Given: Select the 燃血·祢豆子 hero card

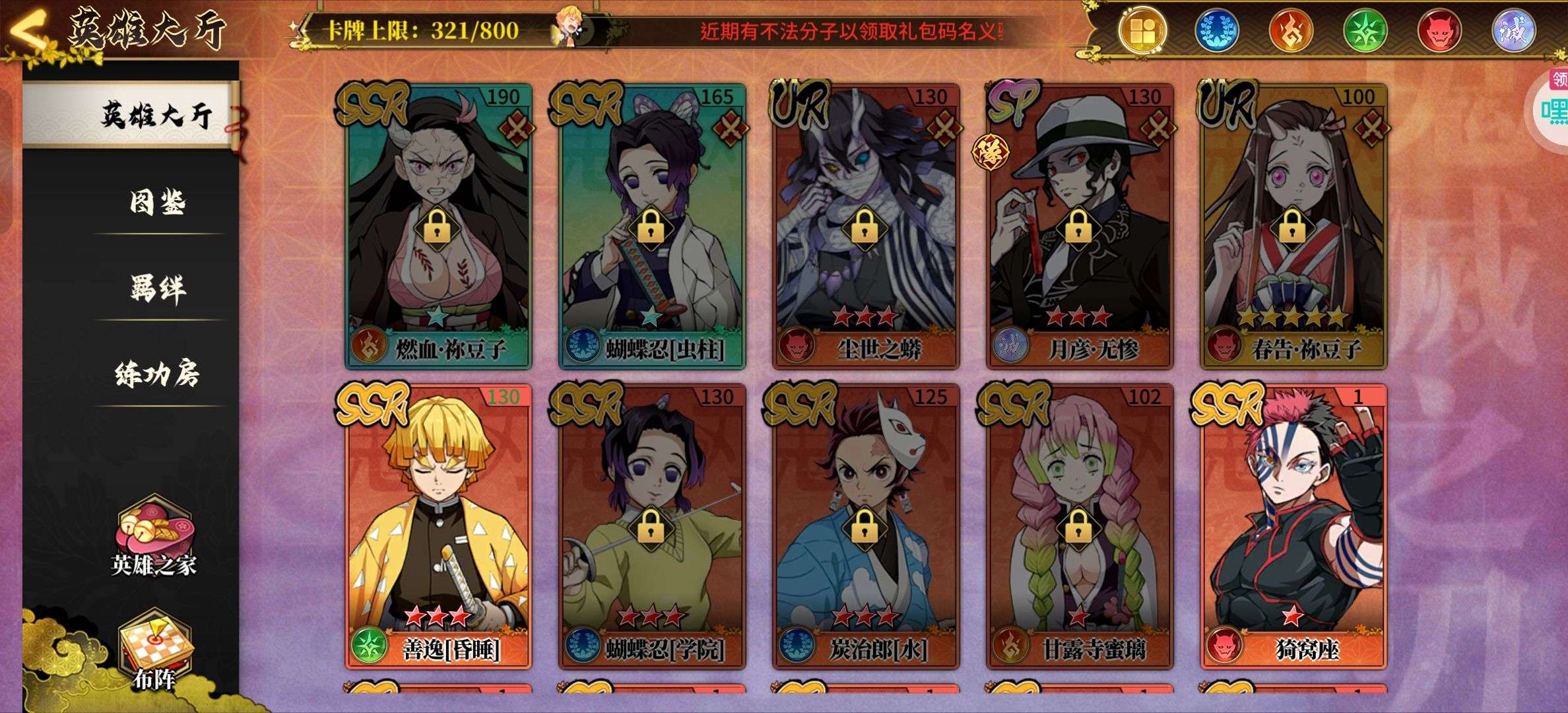Looking at the screenshot, I should 438,224.
